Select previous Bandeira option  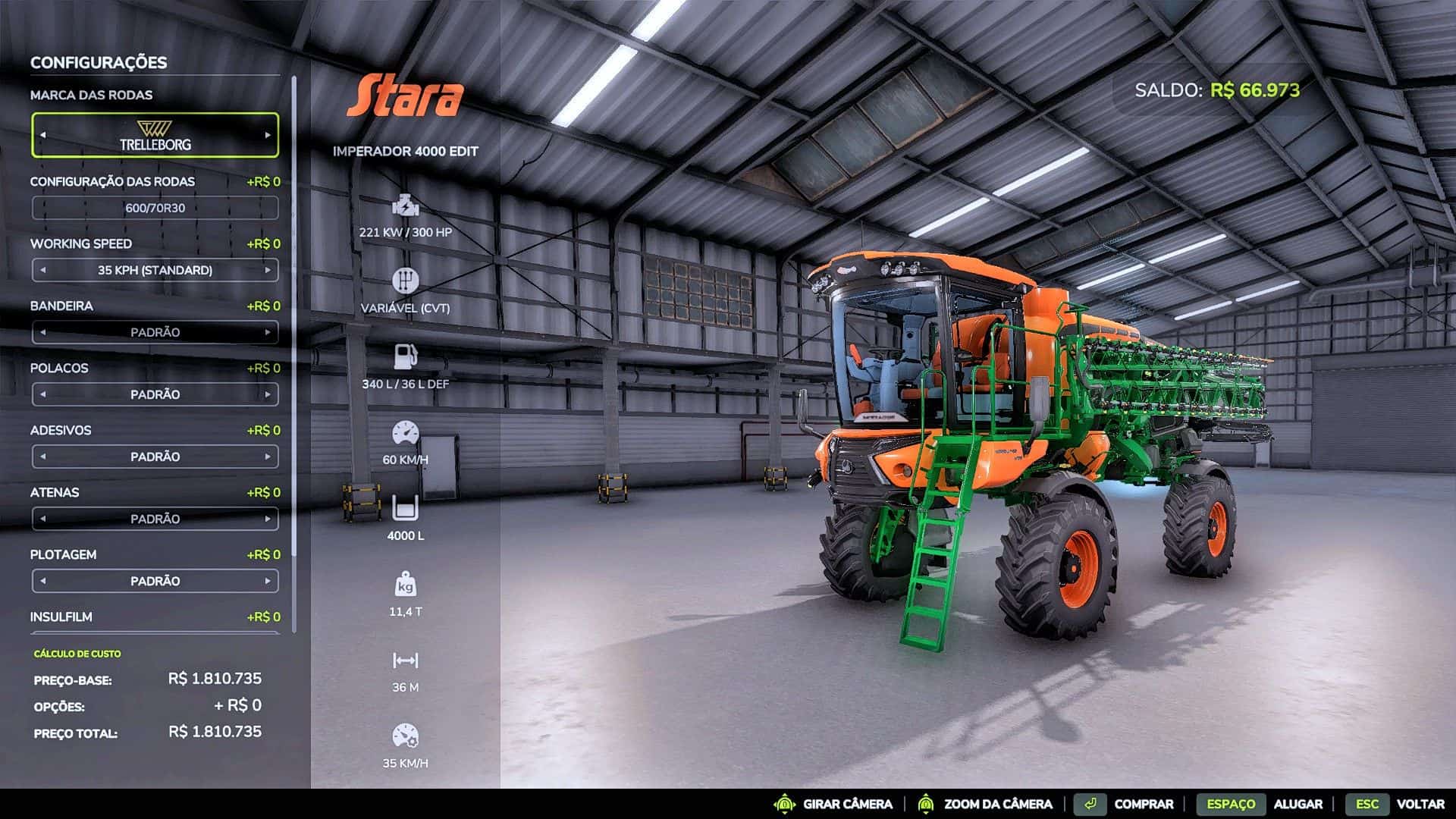coord(43,332)
